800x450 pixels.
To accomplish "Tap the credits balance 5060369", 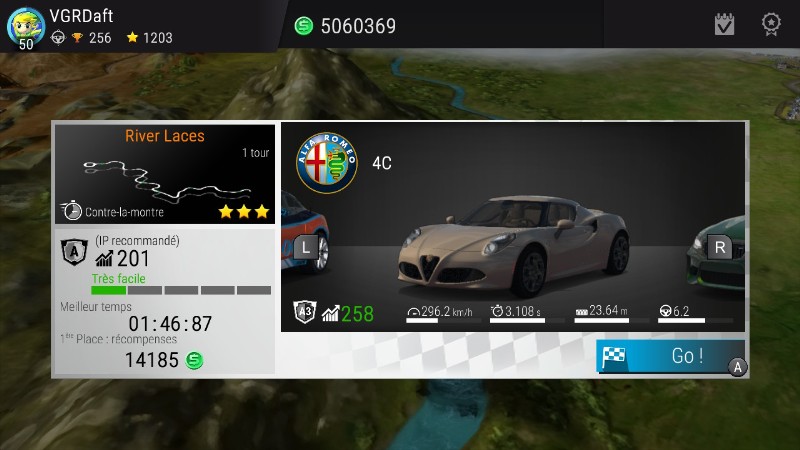I will [345, 26].
